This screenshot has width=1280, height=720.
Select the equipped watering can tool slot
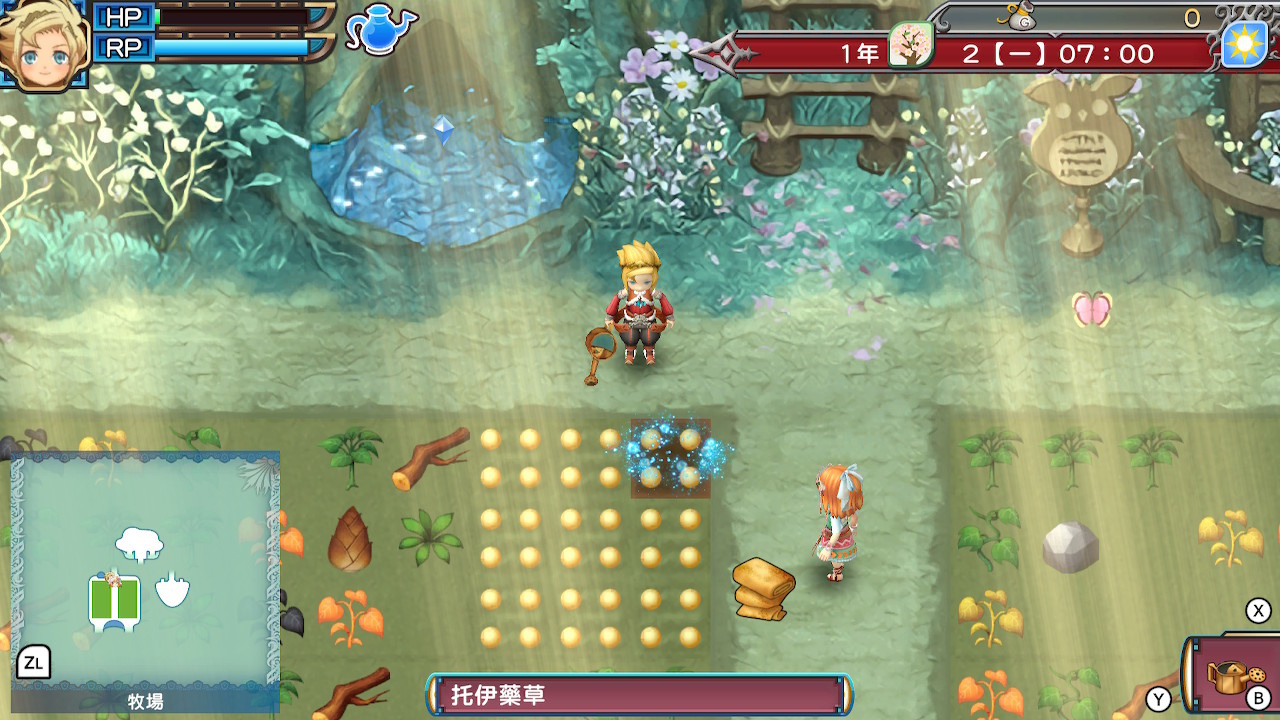[x=1236, y=676]
